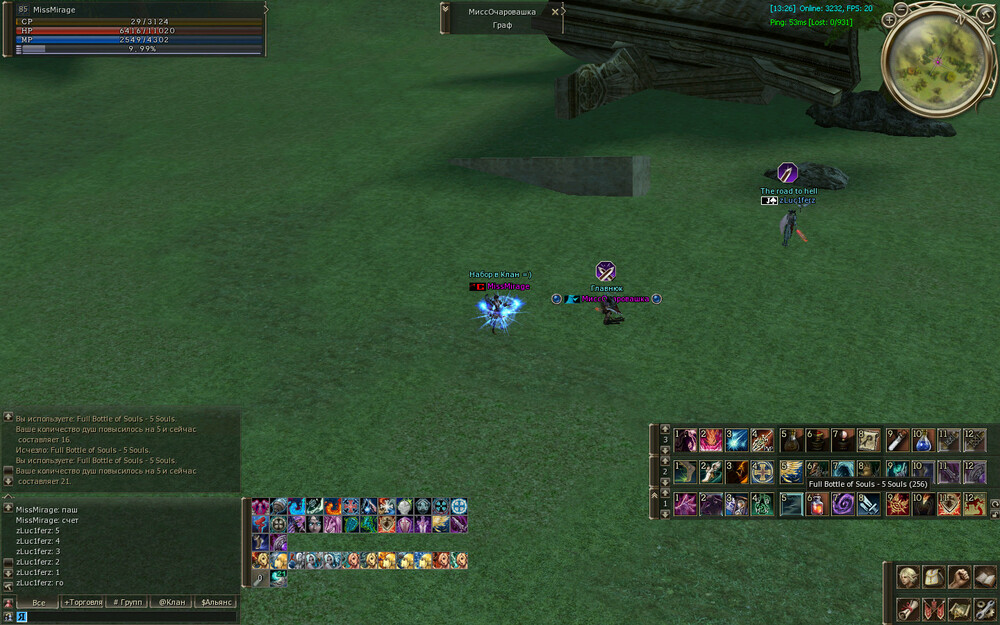
Task: Activate the golden wings skill in hotbar row 2
Action: [x=791, y=472]
